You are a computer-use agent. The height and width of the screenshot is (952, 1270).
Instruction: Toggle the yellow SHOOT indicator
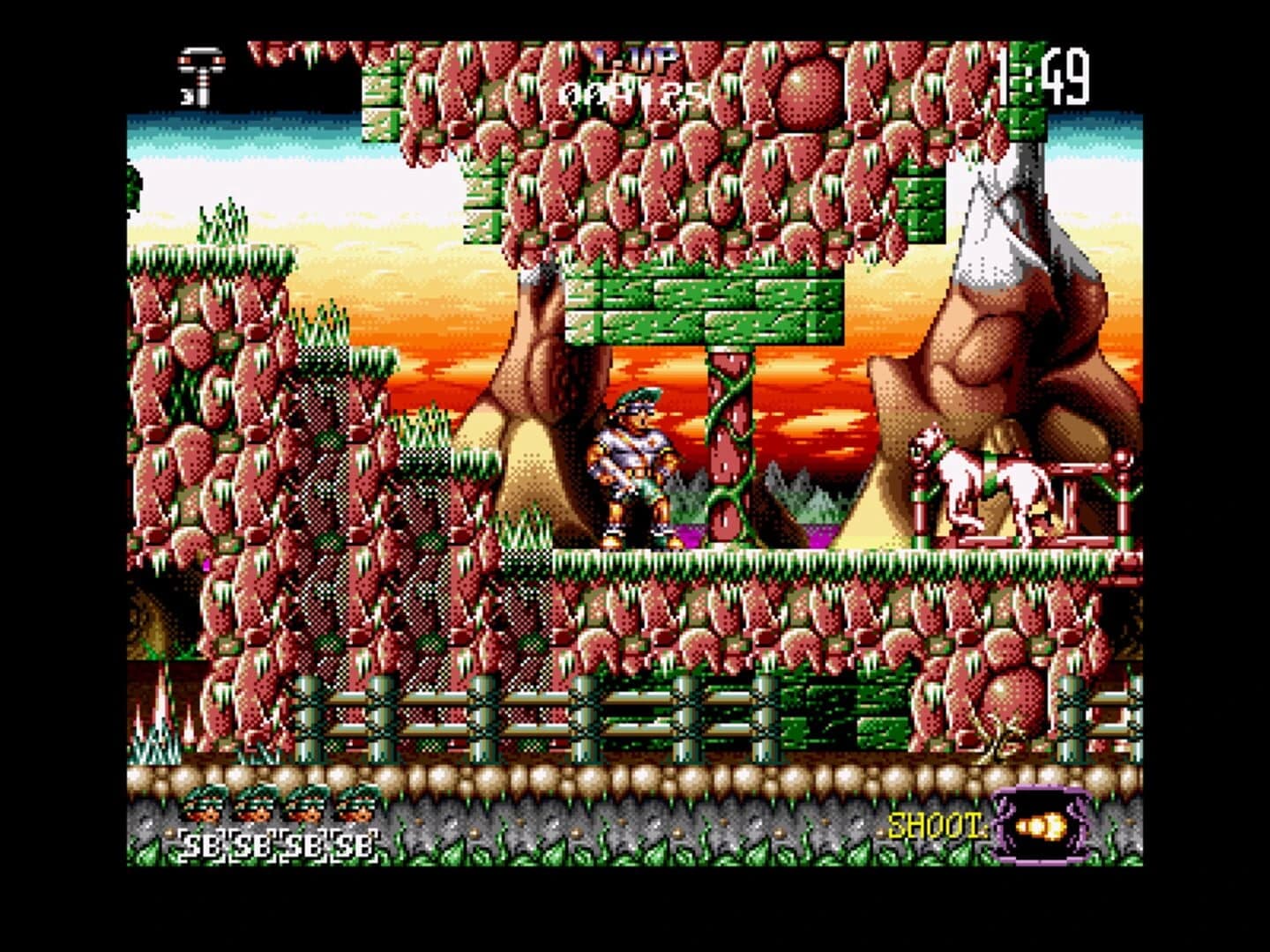click(x=935, y=824)
